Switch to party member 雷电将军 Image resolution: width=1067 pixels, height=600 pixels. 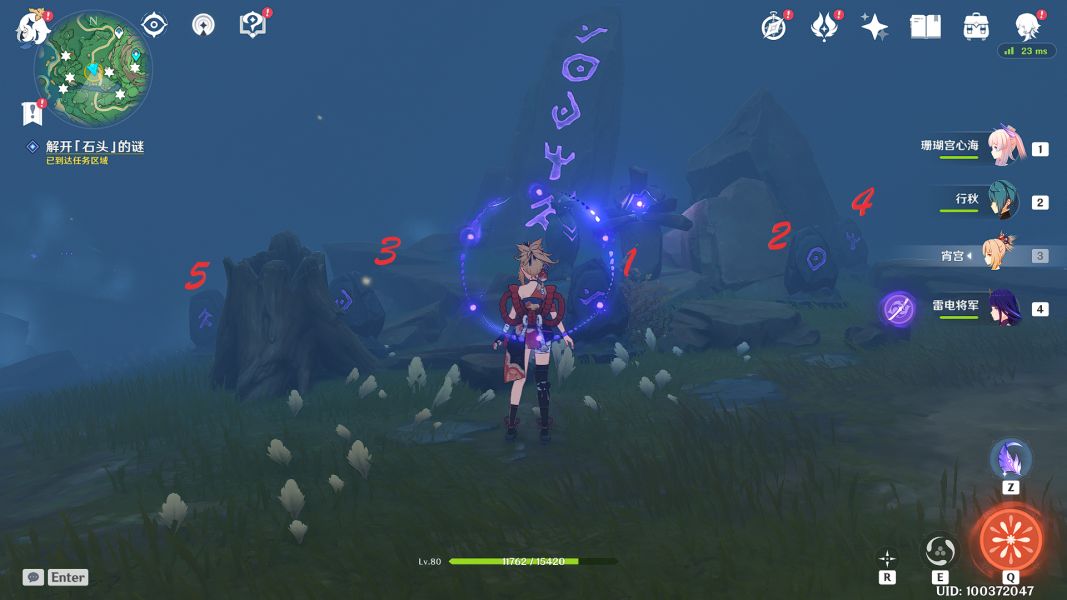tap(1002, 307)
